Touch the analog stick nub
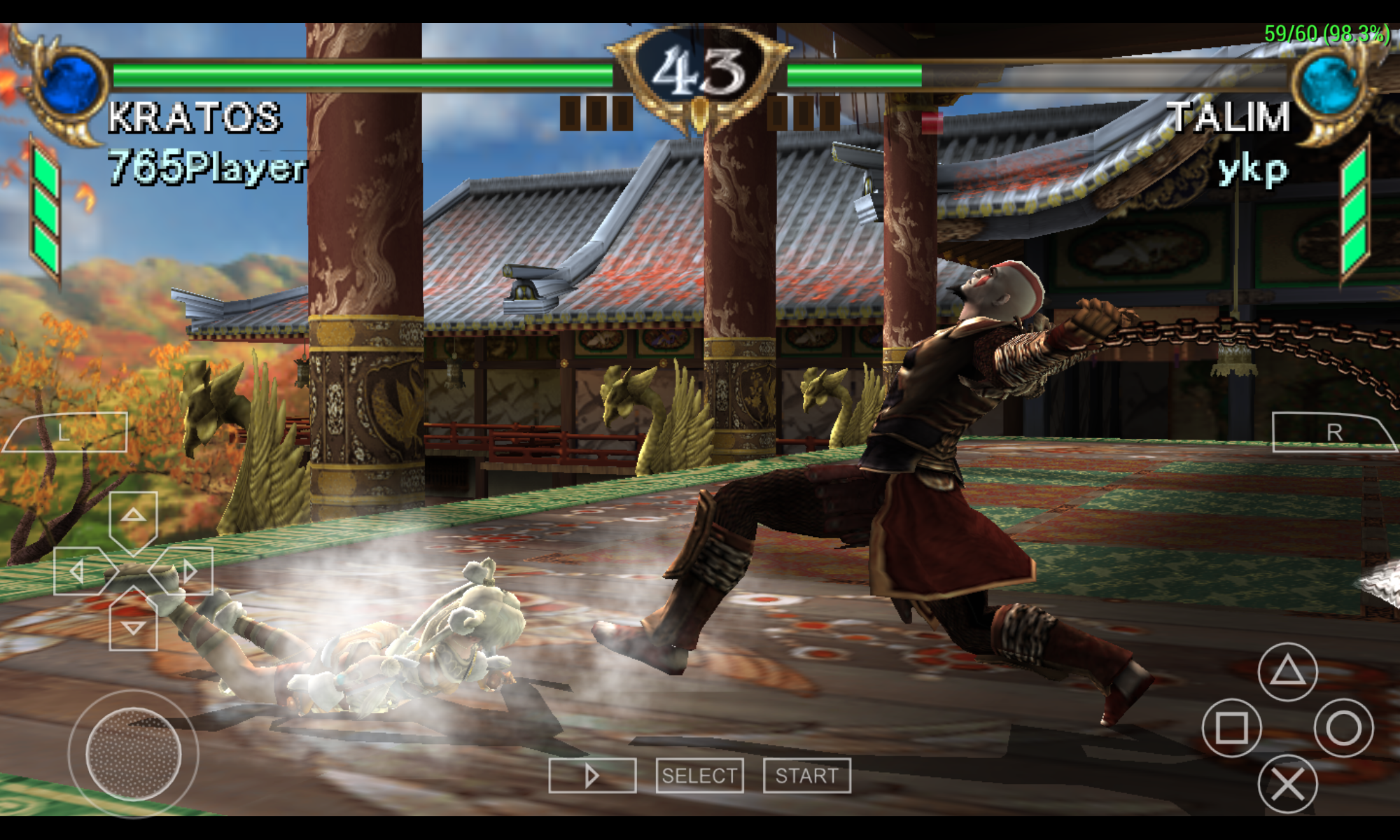This screenshot has width=1400, height=840. pos(133,753)
